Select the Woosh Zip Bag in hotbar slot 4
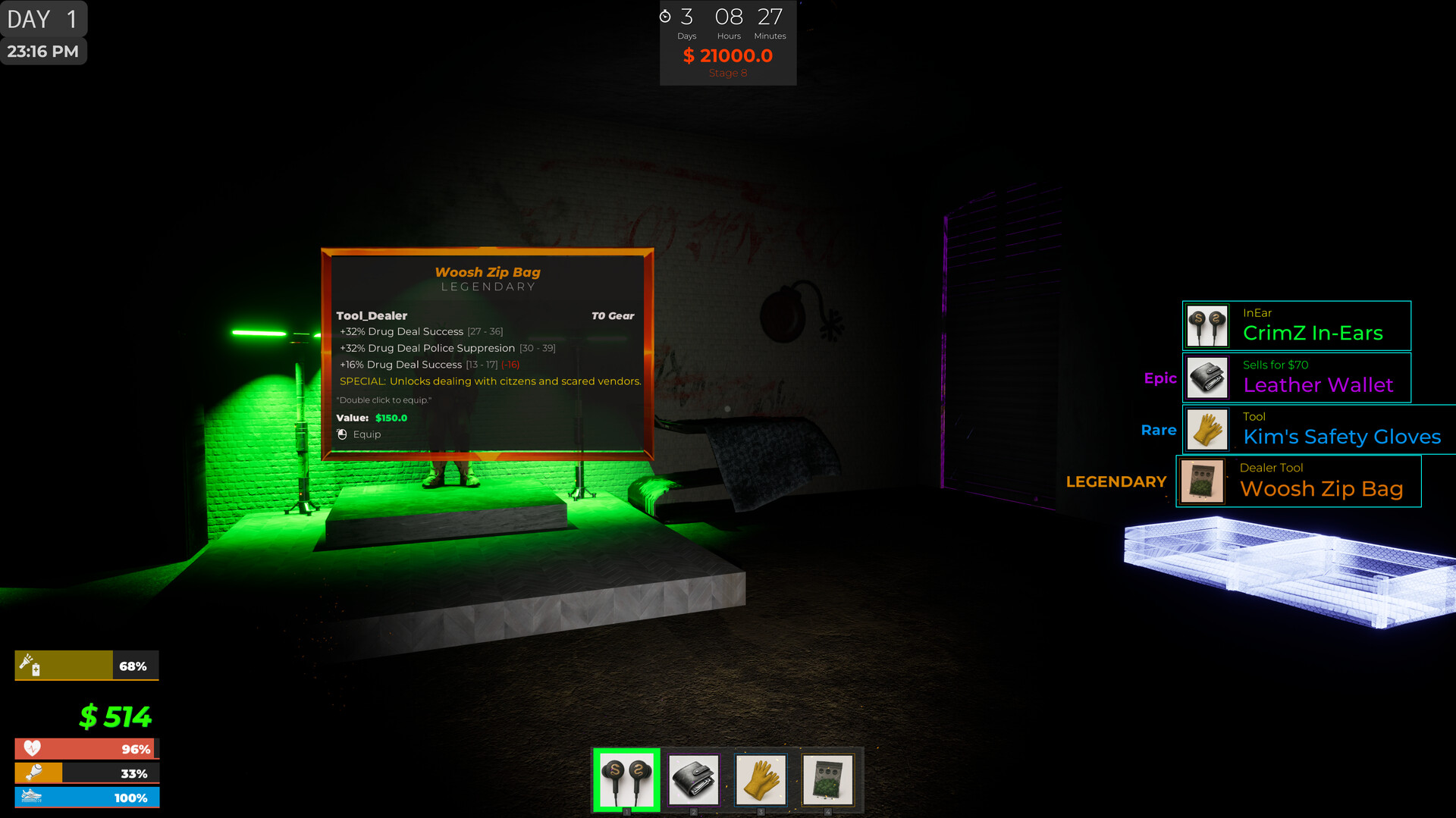 point(828,779)
